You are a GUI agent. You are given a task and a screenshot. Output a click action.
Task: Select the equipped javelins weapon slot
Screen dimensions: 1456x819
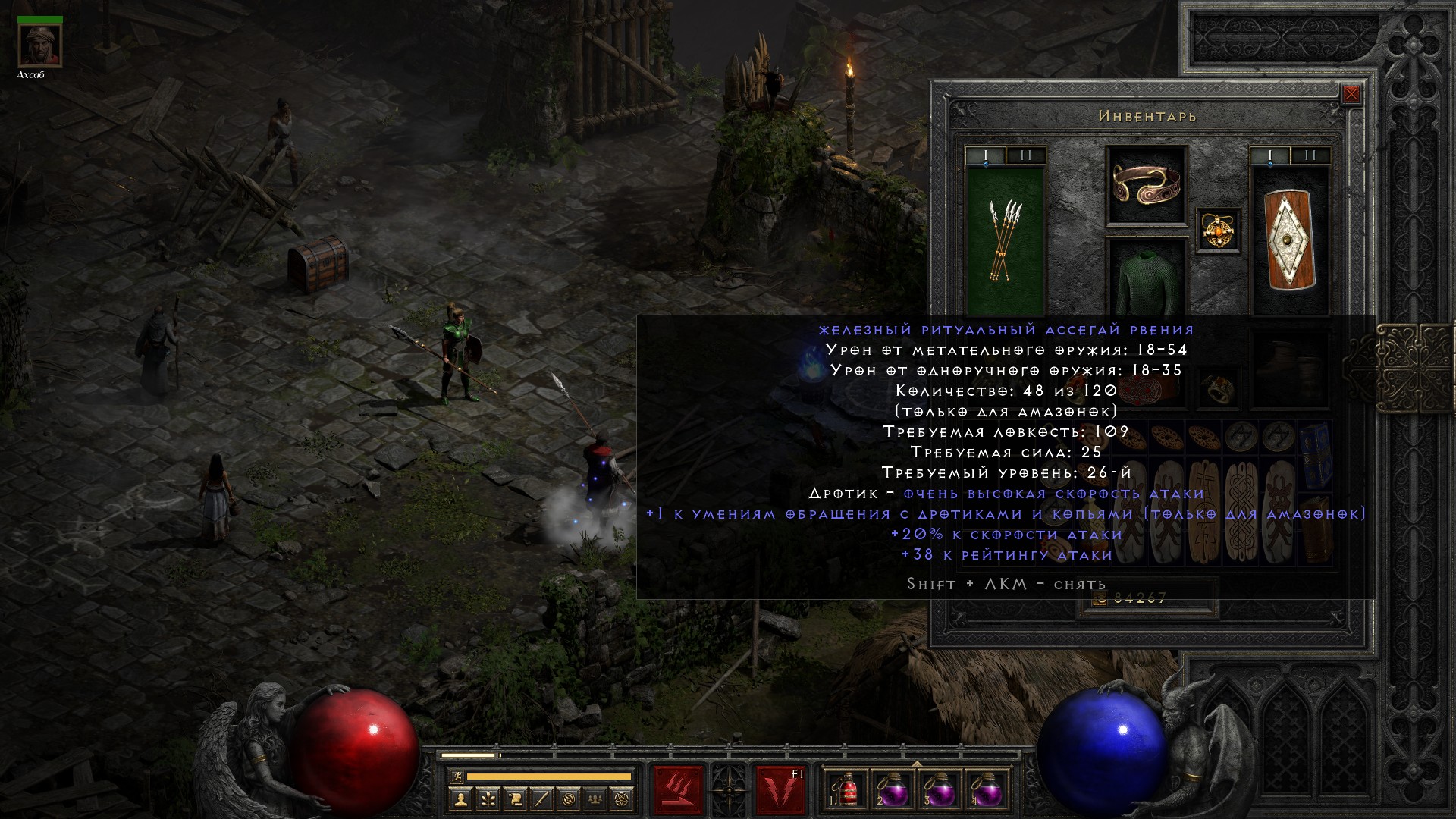(x=1006, y=240)
